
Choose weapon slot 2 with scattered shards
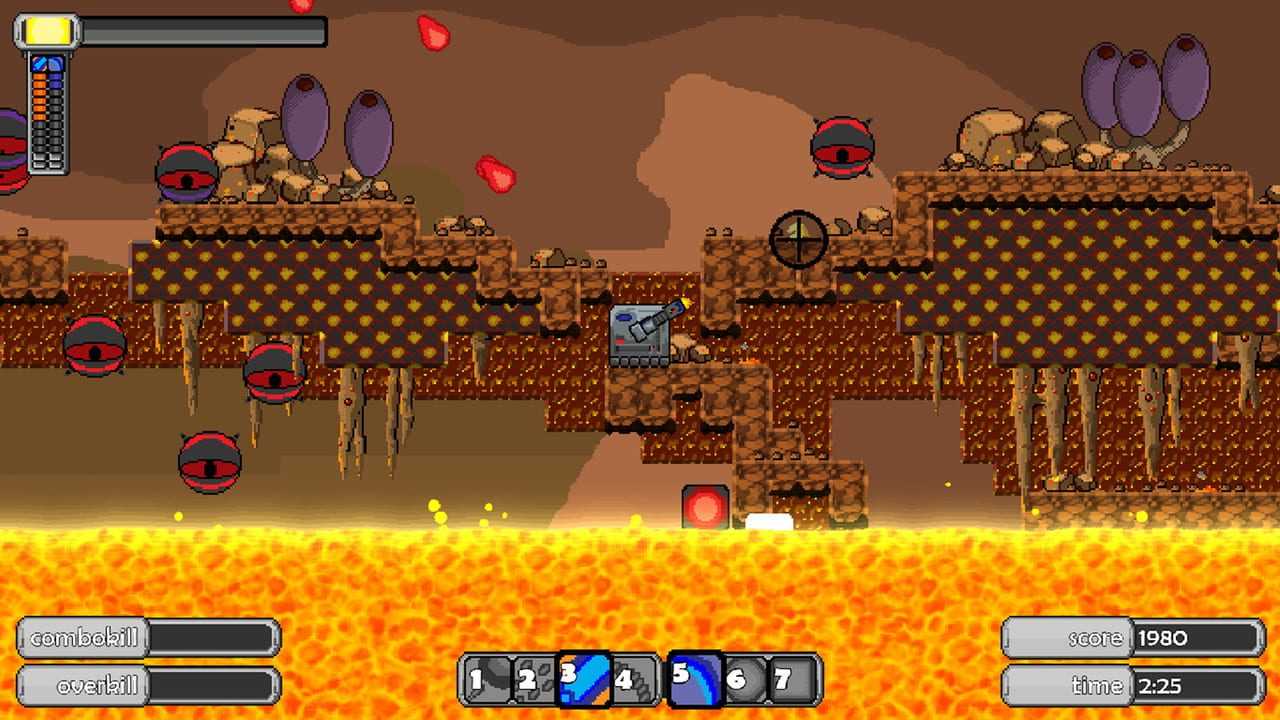click(x=534, y=680)
